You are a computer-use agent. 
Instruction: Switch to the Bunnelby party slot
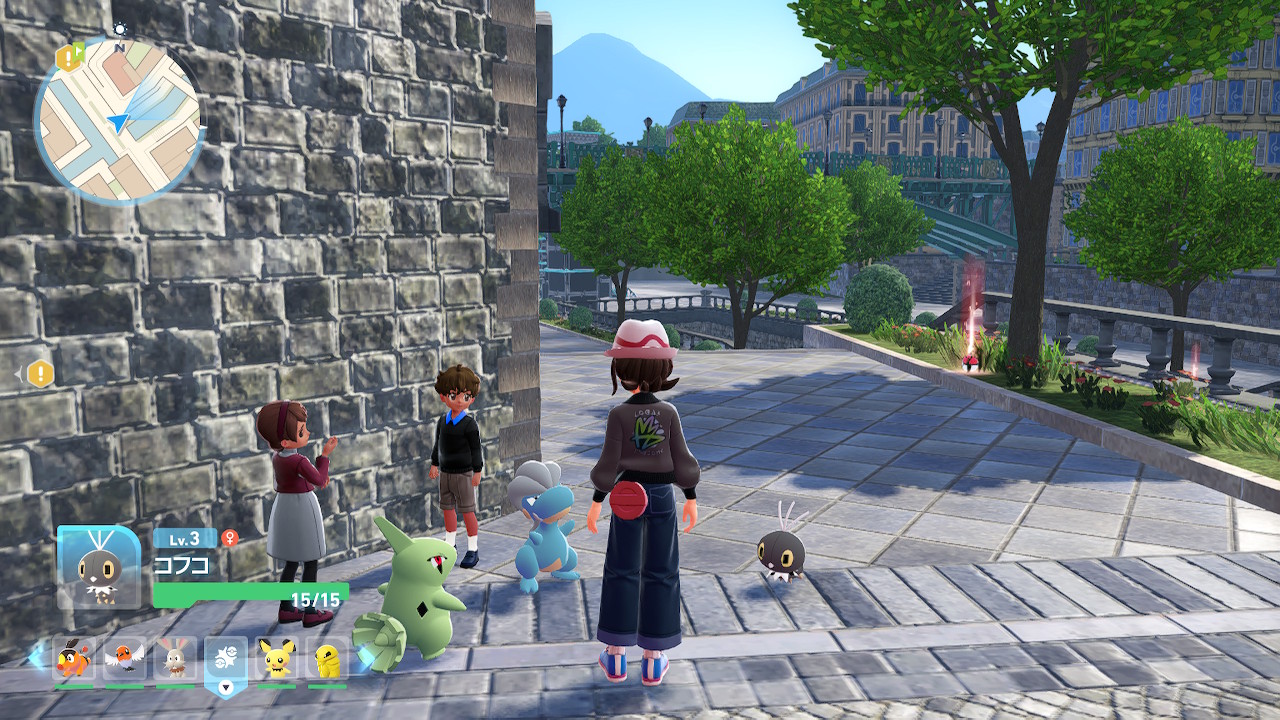coord(175,658)
